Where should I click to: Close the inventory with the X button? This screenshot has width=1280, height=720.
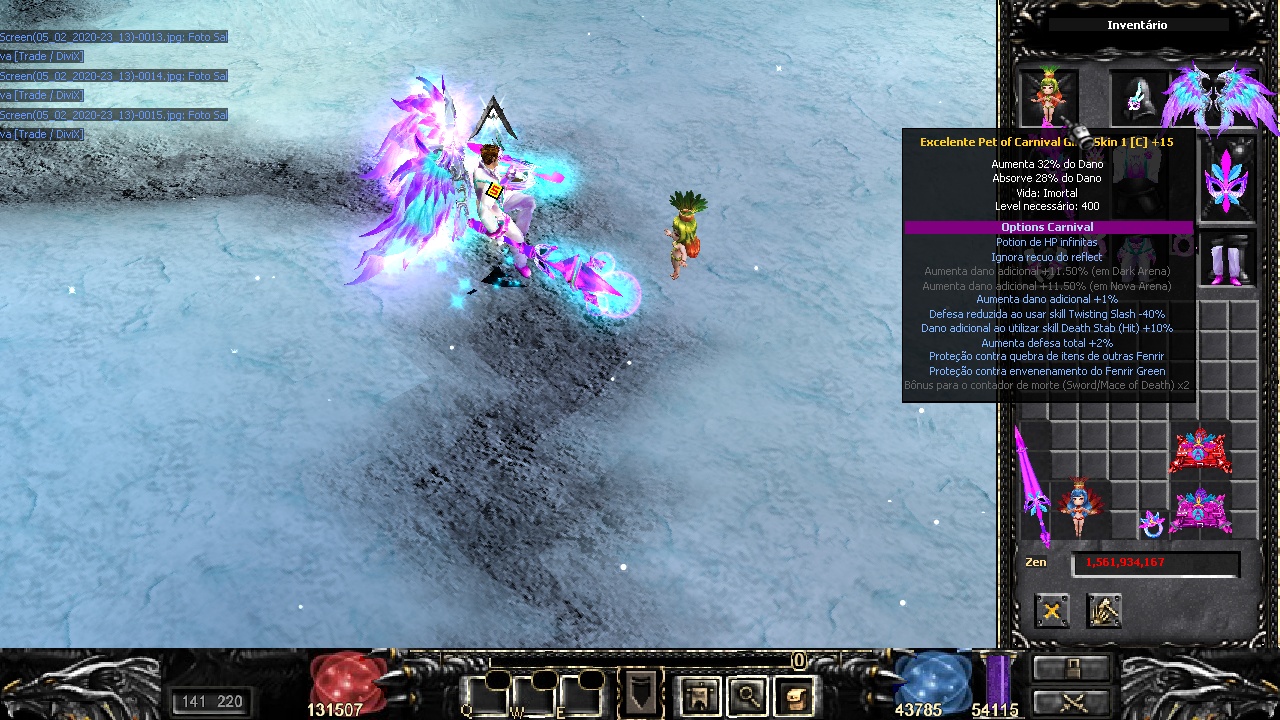click(1051, 611)
